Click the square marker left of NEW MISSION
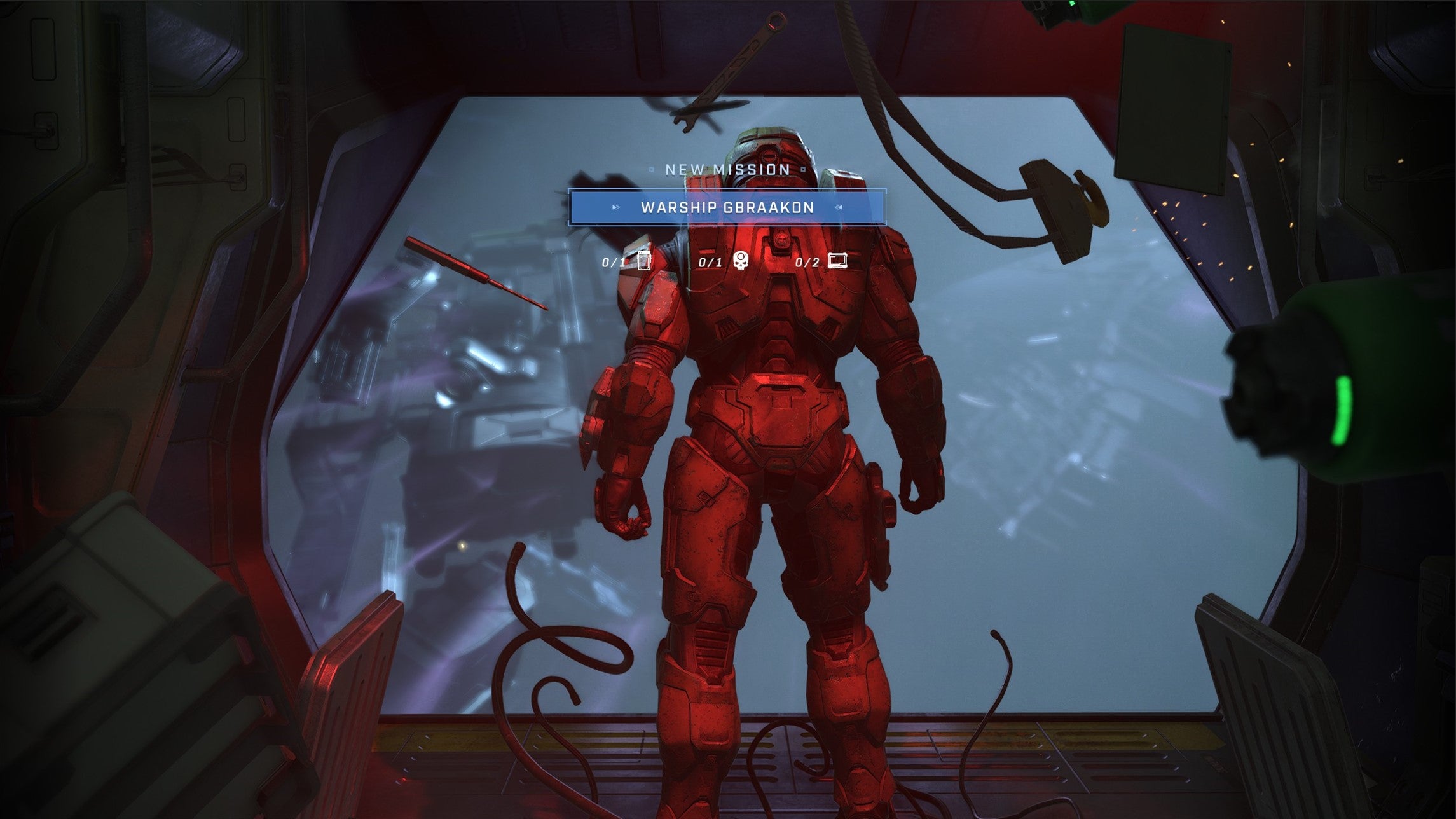 point(652,169)
